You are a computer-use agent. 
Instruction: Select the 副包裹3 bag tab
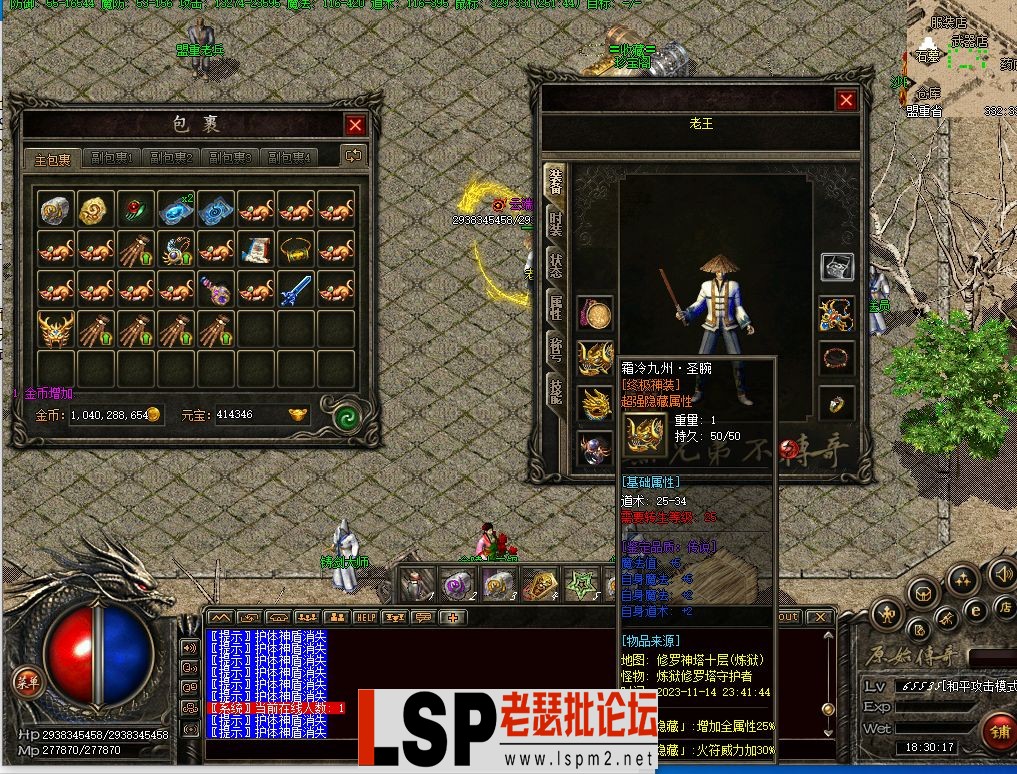tap(231, 158)
